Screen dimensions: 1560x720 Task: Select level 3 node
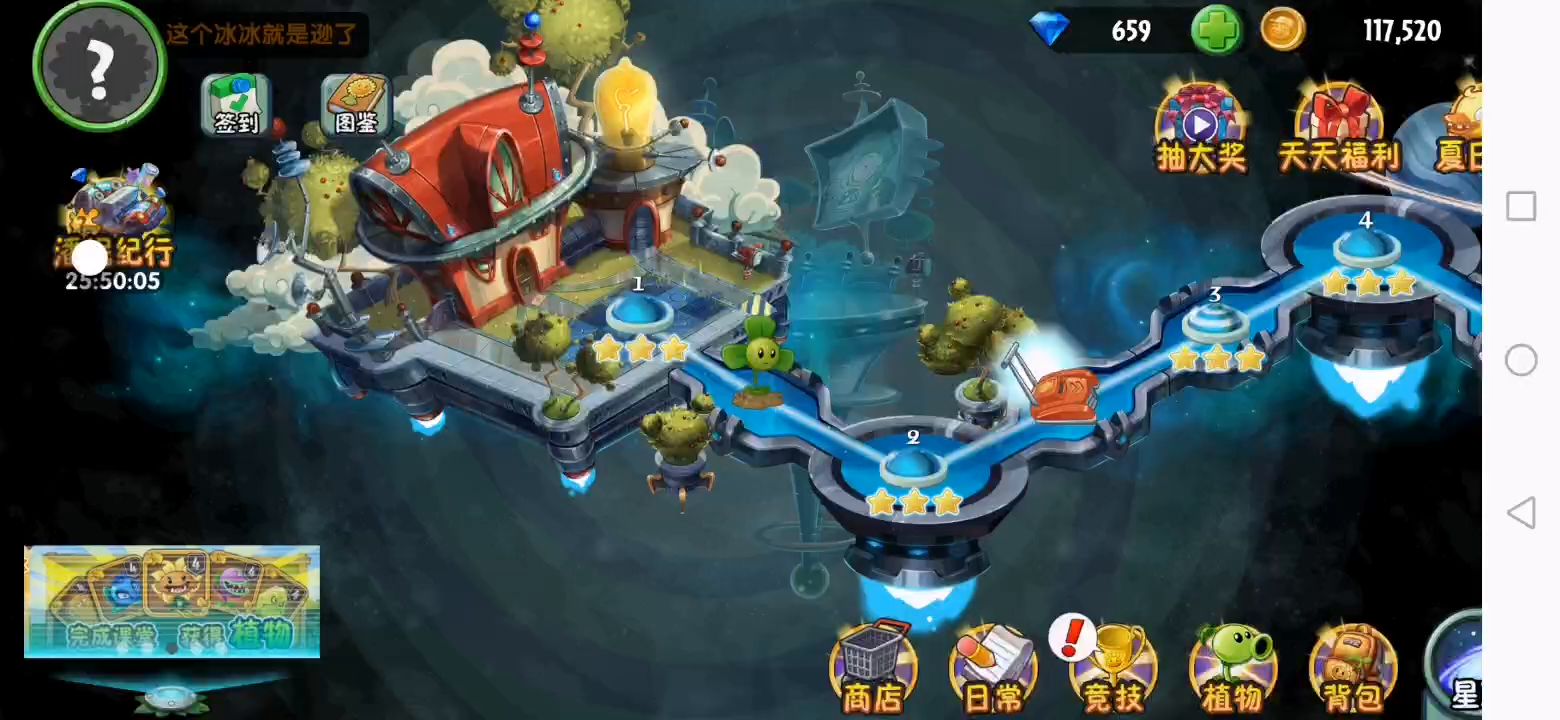point(1215,323)
